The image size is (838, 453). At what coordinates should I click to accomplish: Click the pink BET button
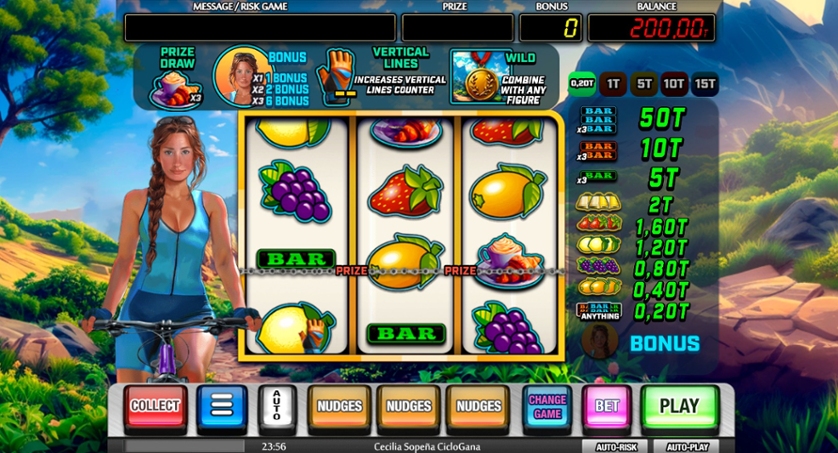[x=607, y=407]
